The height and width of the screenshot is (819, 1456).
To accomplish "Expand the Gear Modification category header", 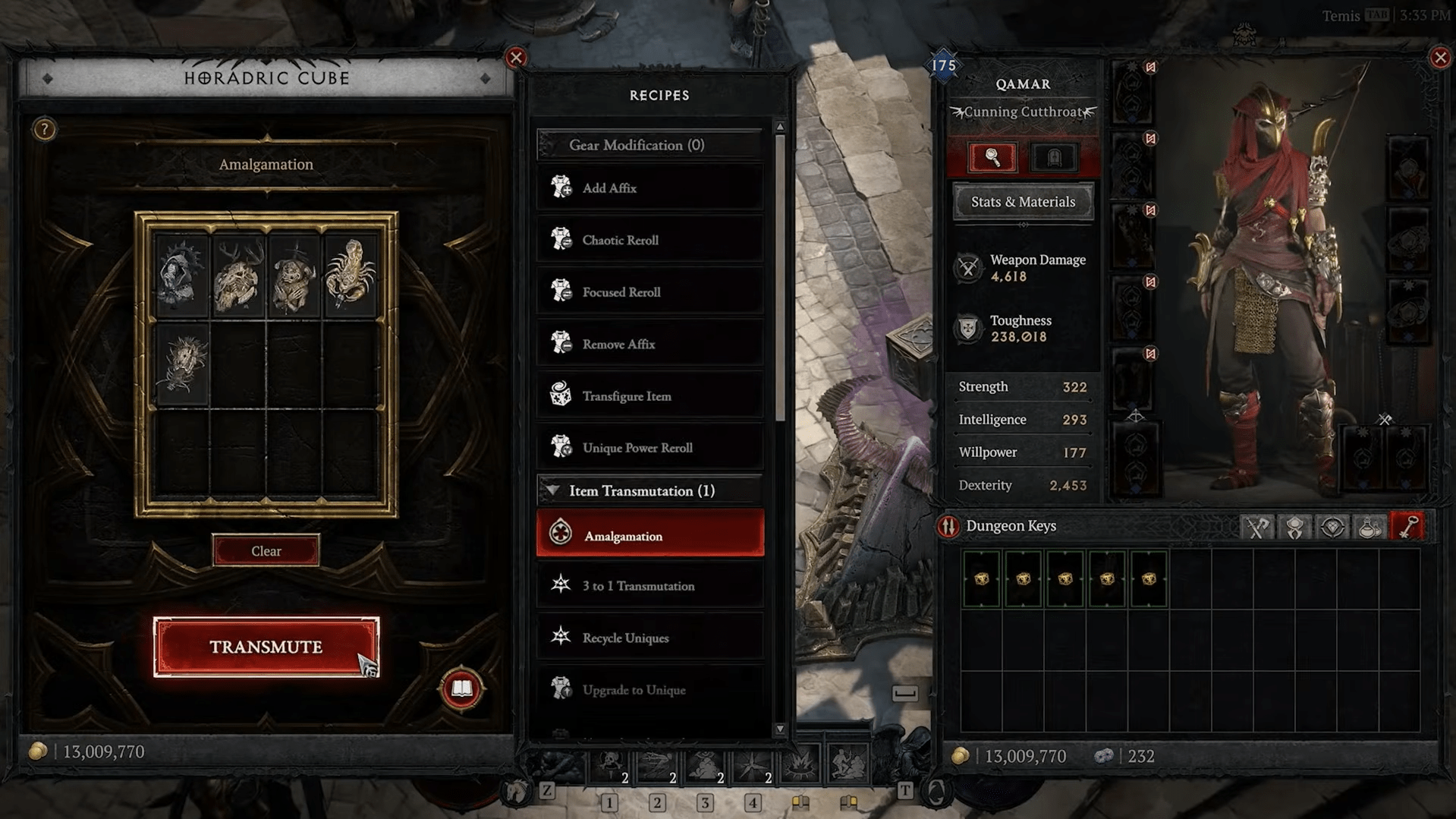I will coord(649,145).
